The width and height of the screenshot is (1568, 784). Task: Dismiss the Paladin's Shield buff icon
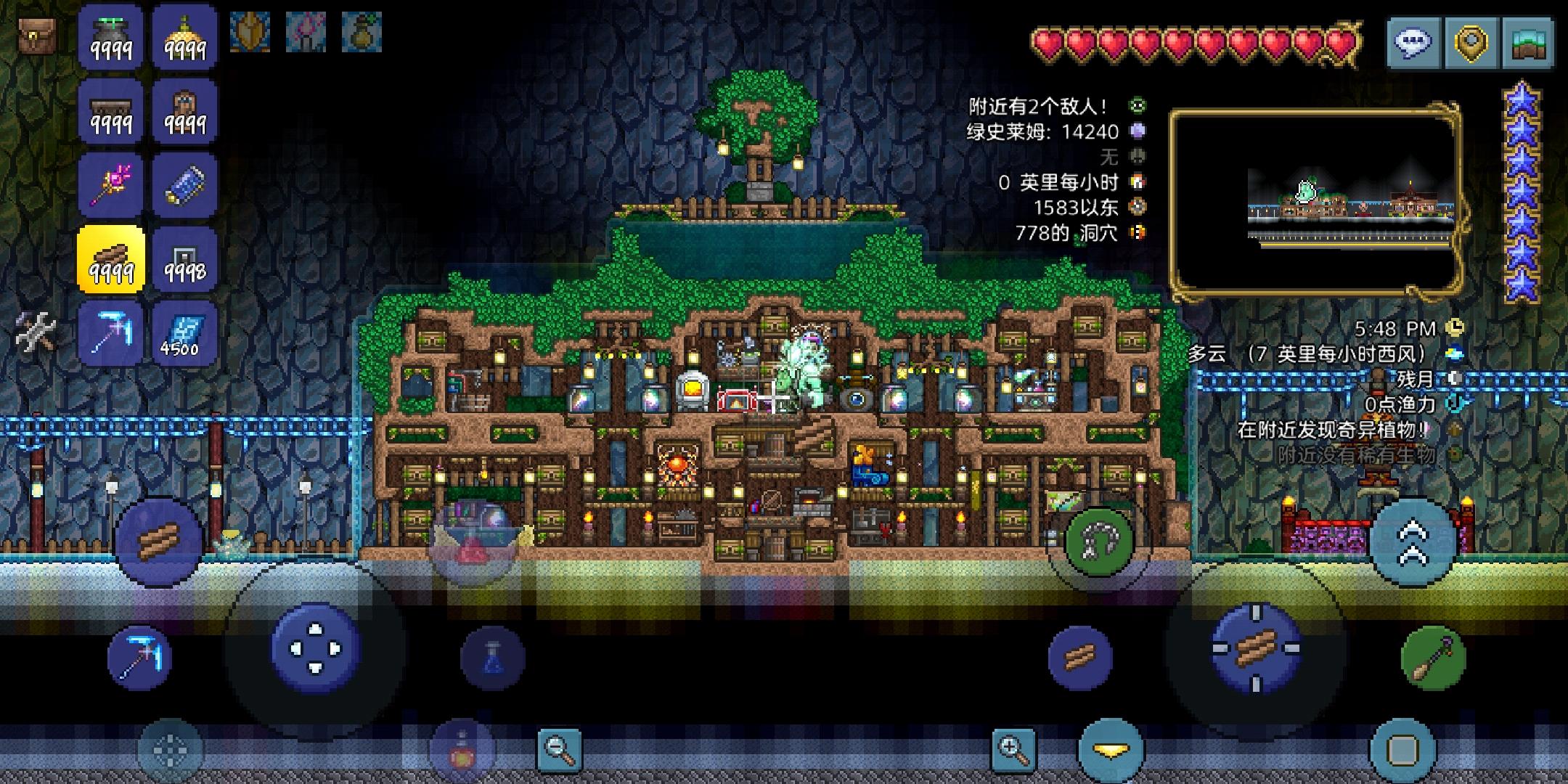[250, 32]
